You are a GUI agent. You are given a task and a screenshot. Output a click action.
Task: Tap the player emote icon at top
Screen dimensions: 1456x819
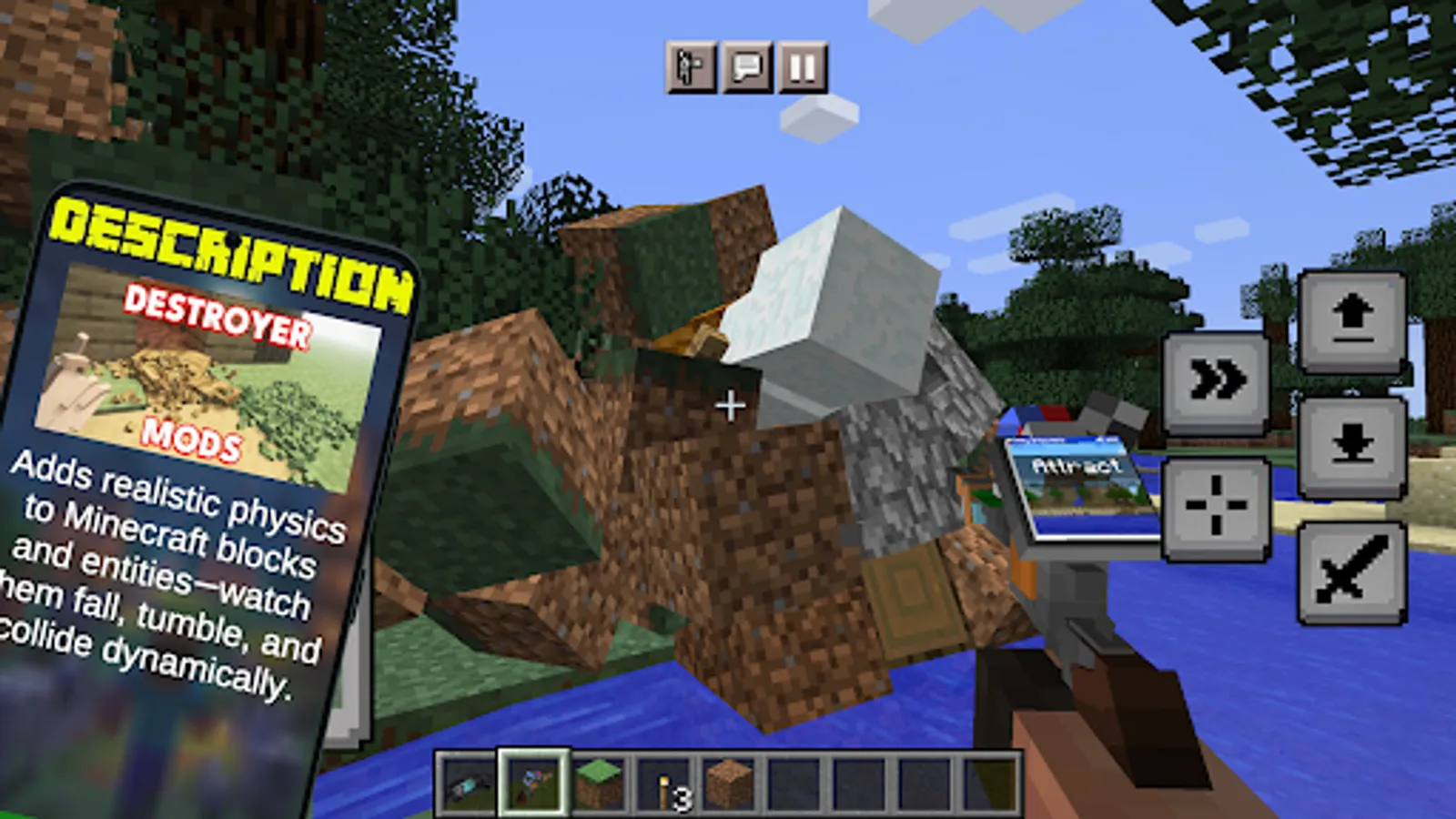[690, 66]
